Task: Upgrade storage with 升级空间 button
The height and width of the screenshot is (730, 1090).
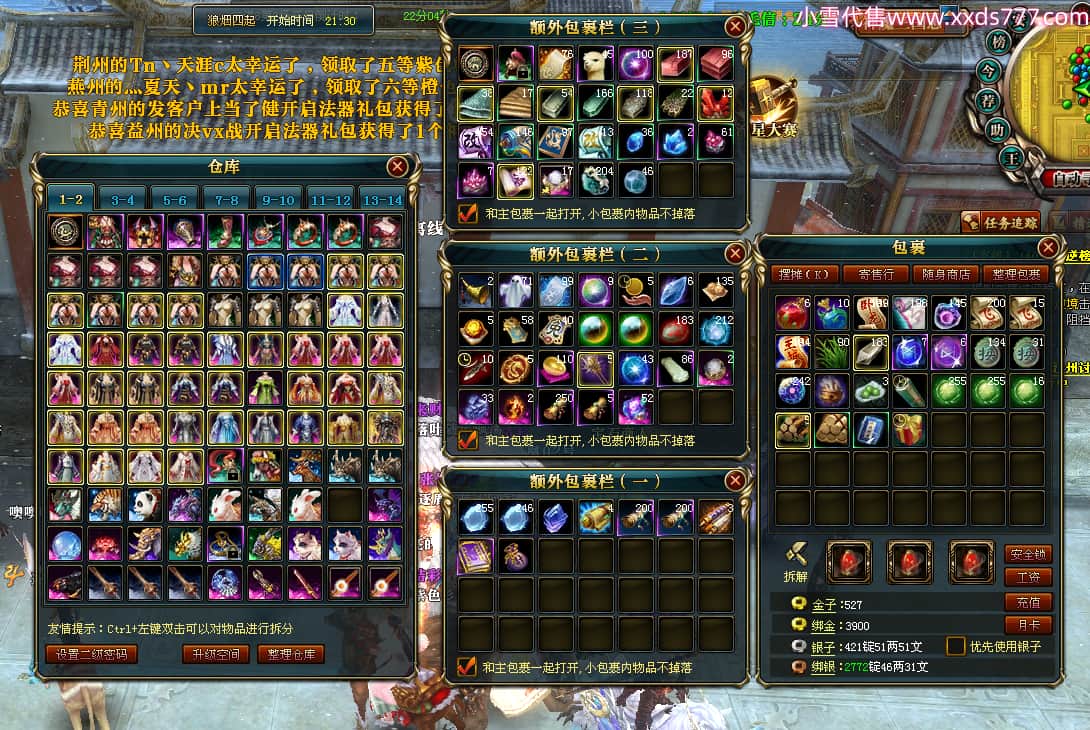Action: pos(215,654)
